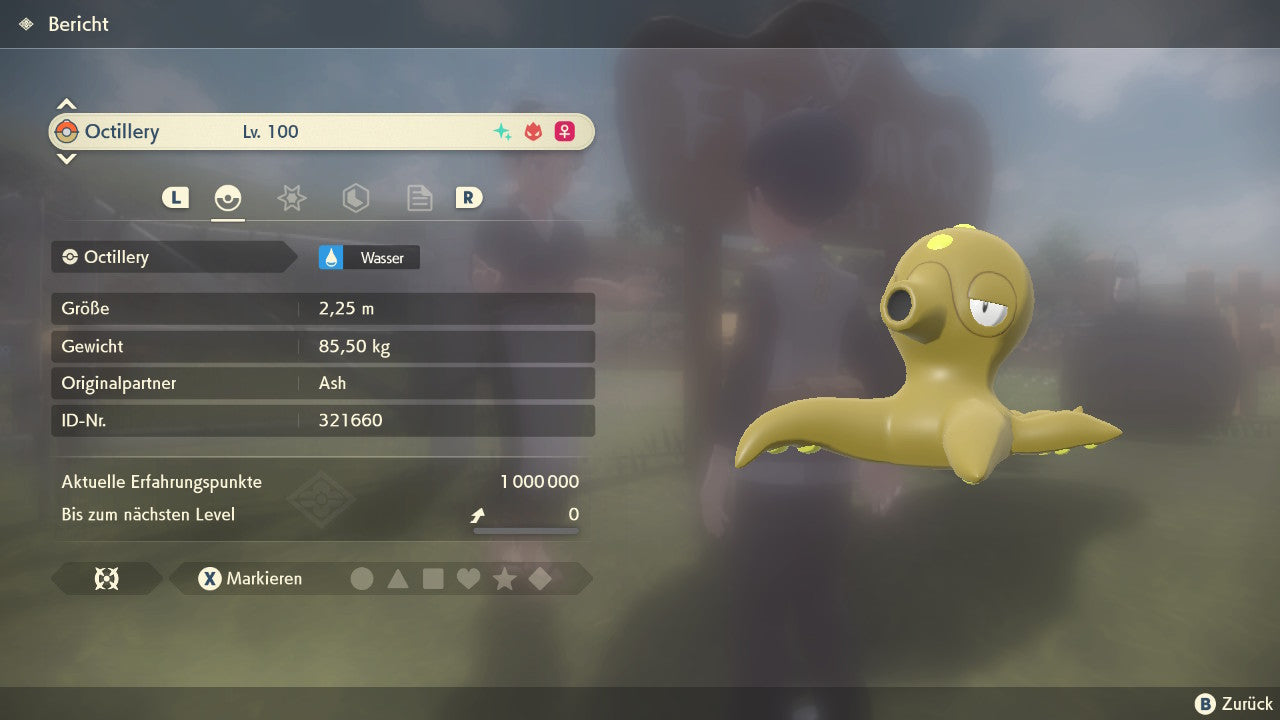Toggle the triangle marking

coord(398,579)
